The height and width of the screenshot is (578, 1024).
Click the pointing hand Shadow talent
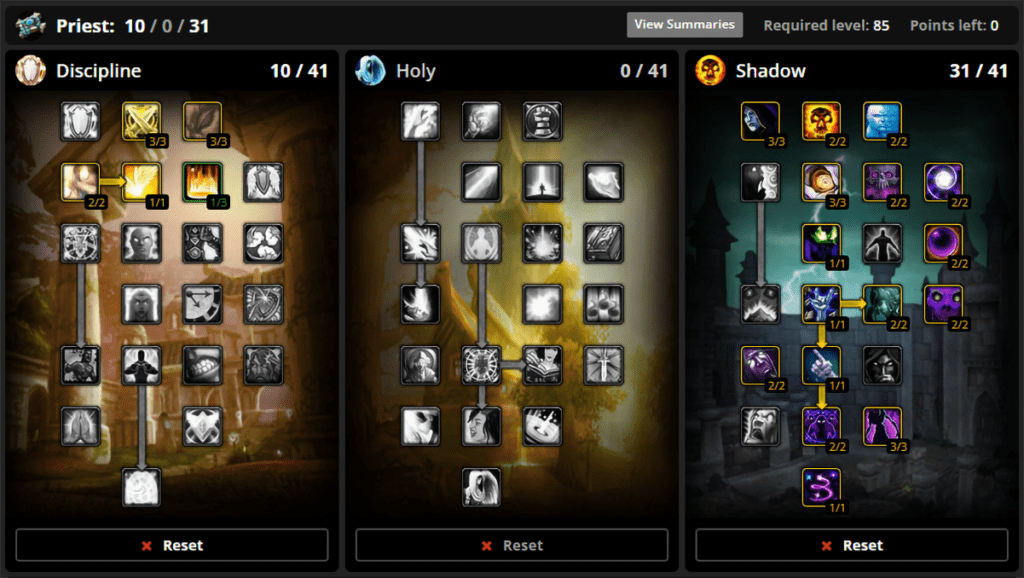pyautogui.click(x=822, y=365)
